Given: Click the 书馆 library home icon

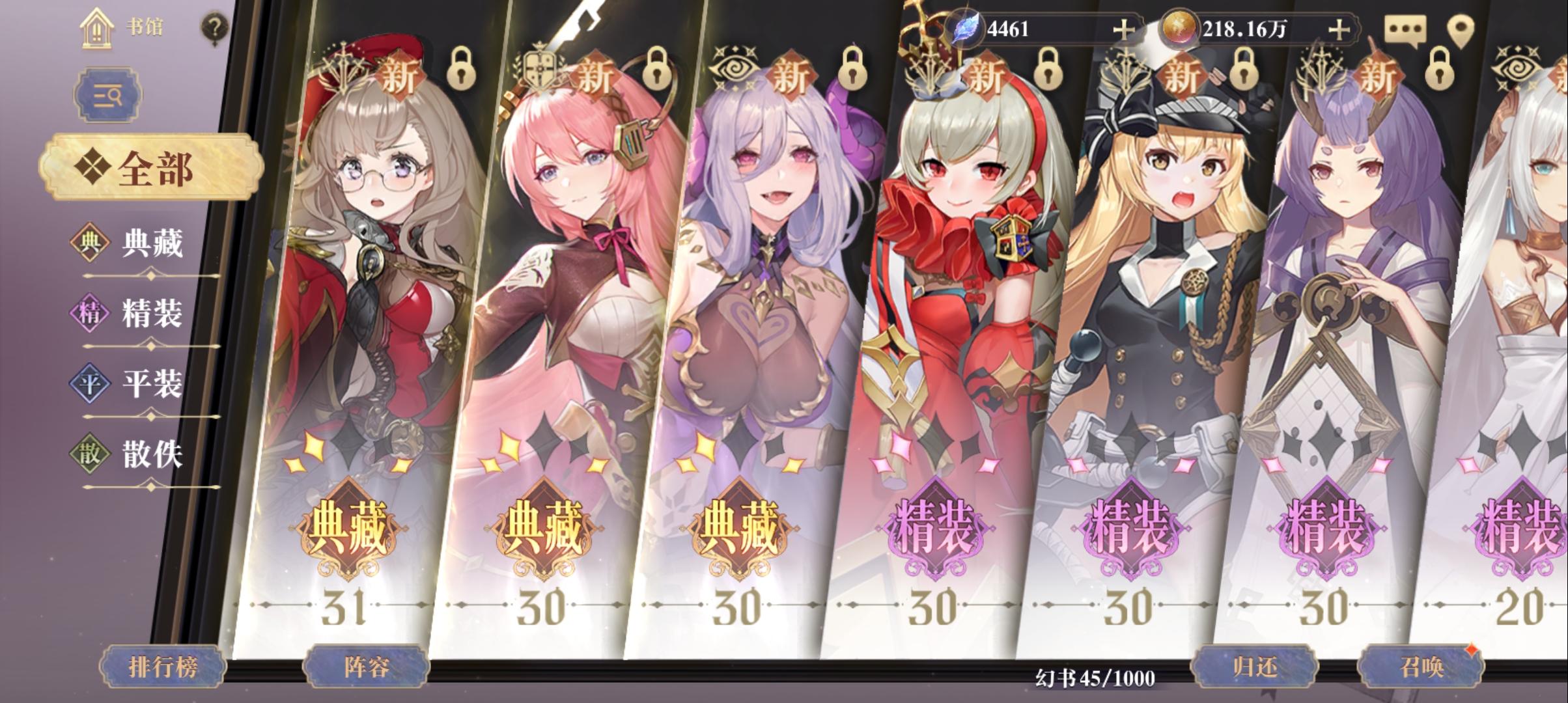Looking at the screenshot, I should (96, 29).
